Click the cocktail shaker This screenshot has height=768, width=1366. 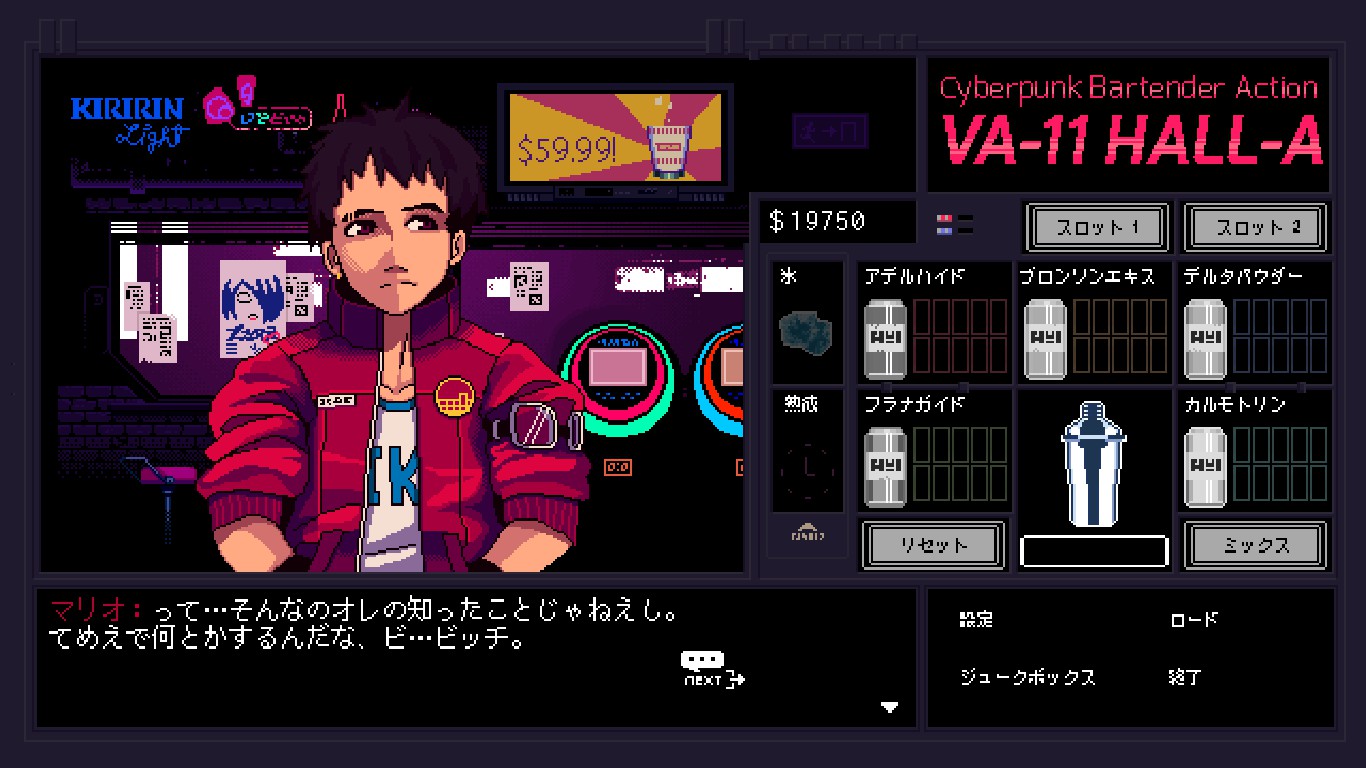[x=1093, y=465]
